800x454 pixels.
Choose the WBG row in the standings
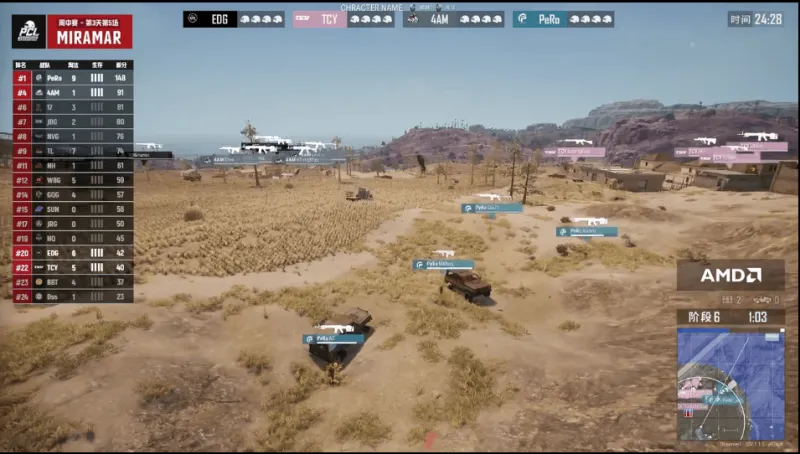tap(72, 180)
